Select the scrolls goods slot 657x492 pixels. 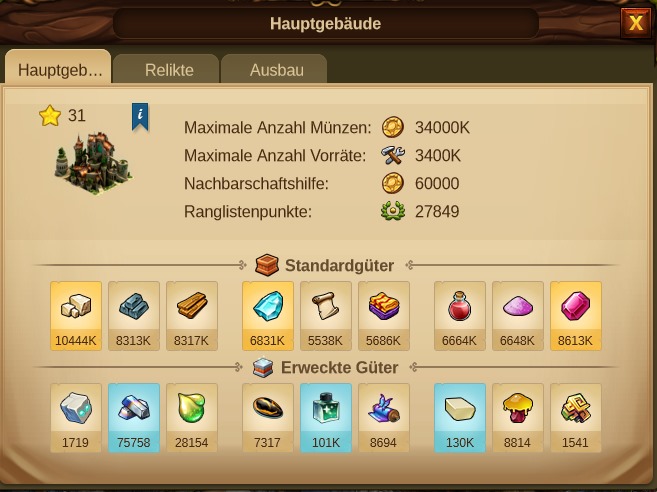pos(326,314)
